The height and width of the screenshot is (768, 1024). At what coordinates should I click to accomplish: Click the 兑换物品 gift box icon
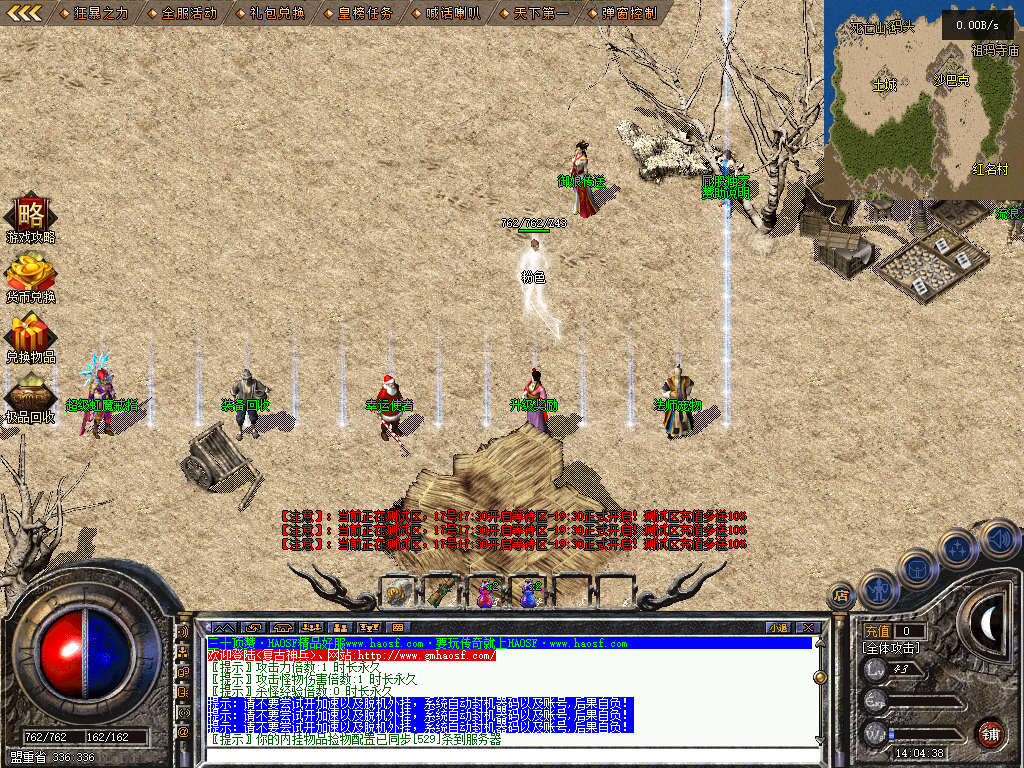[x=31, y=333]
